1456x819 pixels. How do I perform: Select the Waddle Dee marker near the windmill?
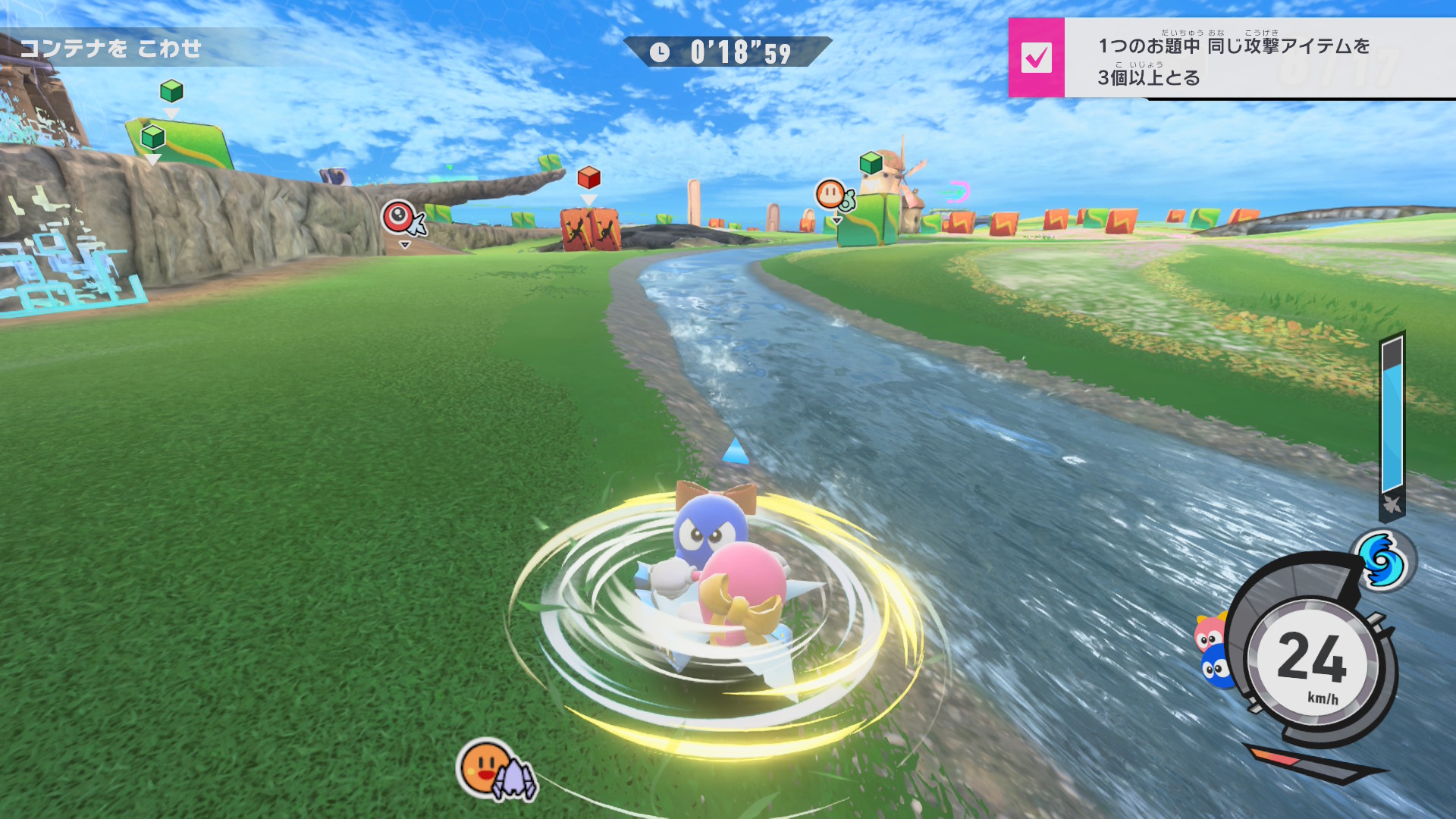click(x=833, y=196)
